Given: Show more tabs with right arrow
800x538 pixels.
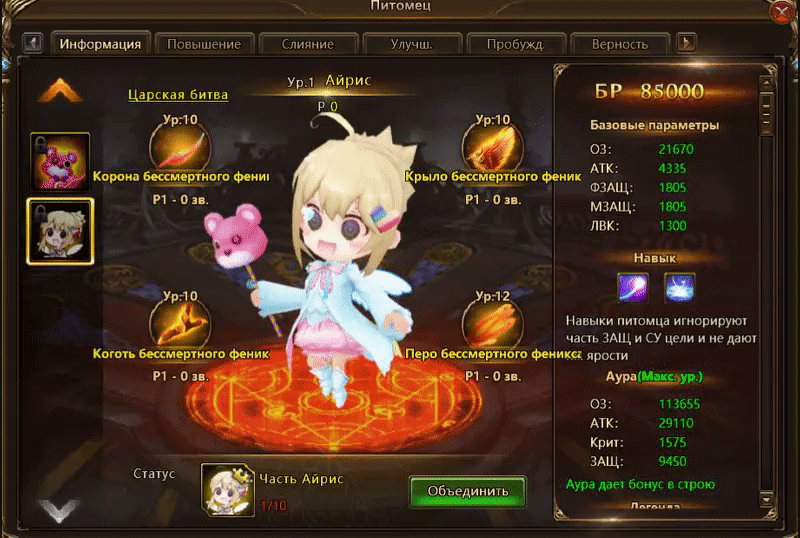Looking at the screenshot, I should tap(687, 44).
